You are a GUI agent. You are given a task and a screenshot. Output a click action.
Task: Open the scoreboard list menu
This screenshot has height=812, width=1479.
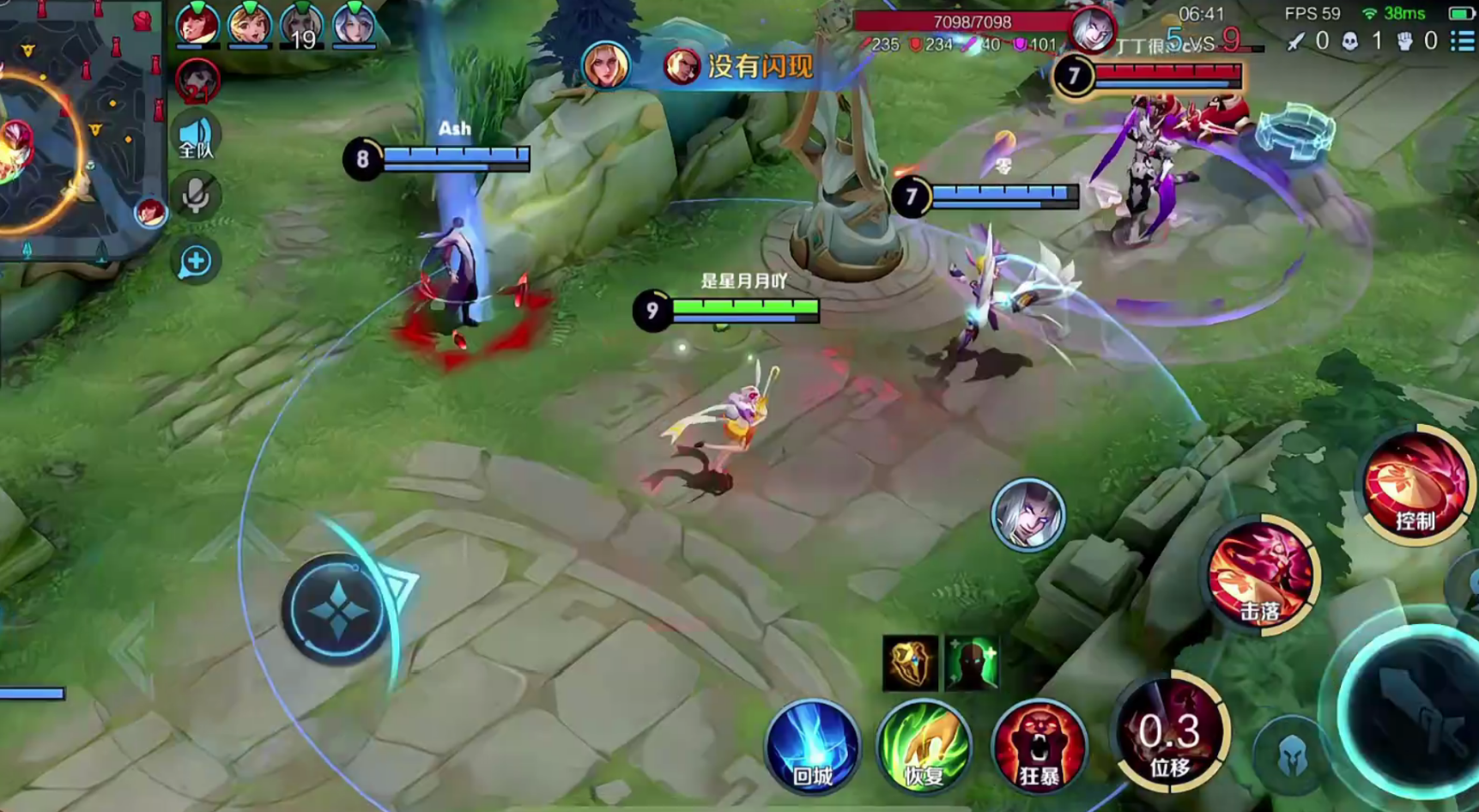[x=1463, y=40]
